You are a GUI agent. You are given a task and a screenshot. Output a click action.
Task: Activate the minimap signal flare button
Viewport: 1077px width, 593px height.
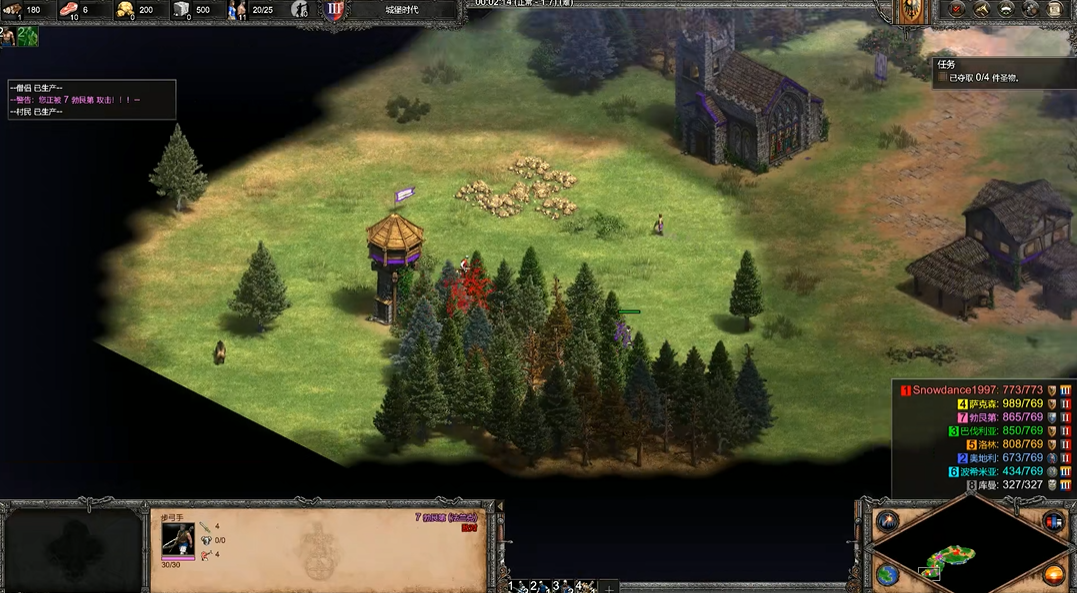coord(888,521)
